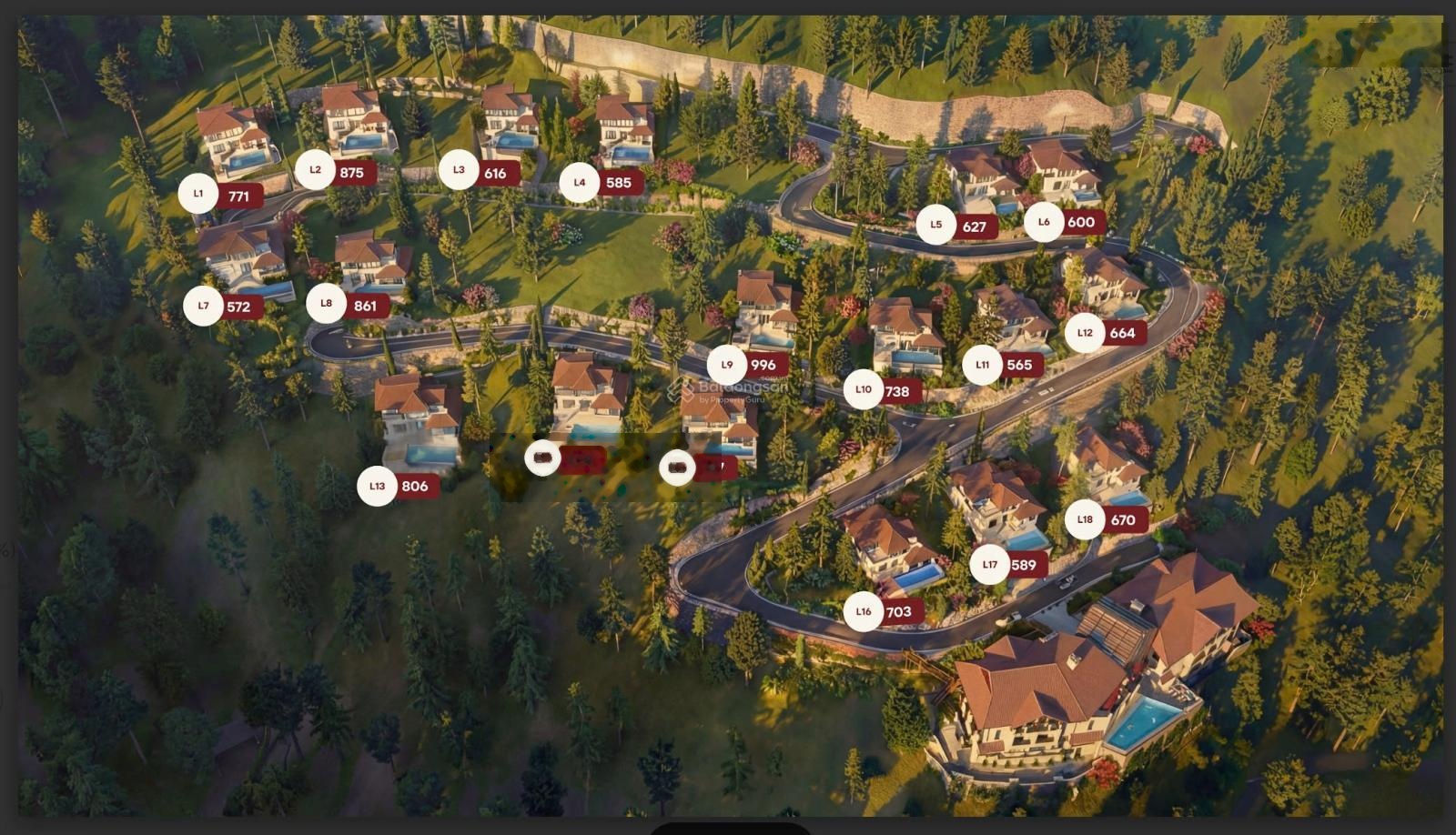Select lot L8 labeled 861
Image resolution: width=1456 pixels, height=835 pixels.
click(x=327, y=304)
